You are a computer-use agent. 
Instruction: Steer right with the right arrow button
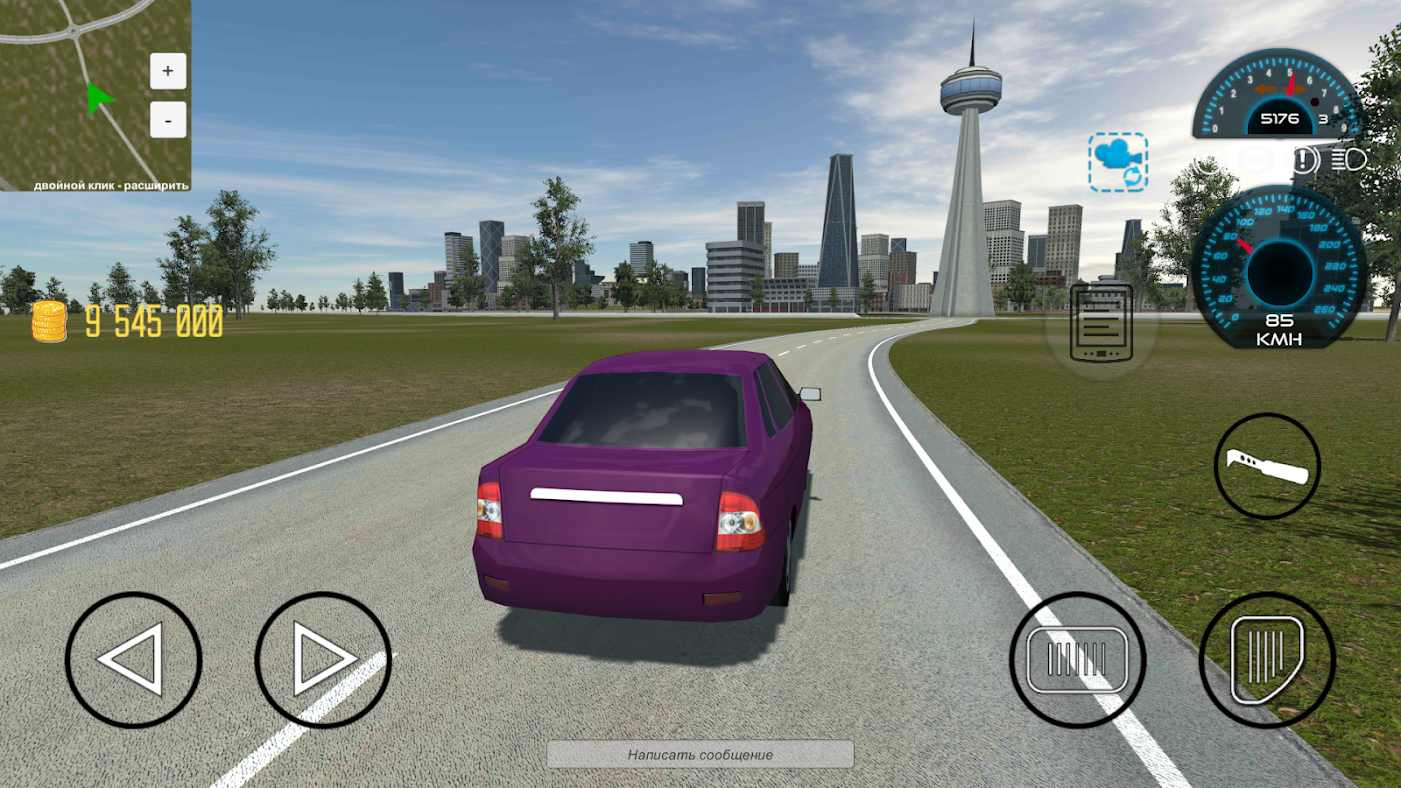323,660
